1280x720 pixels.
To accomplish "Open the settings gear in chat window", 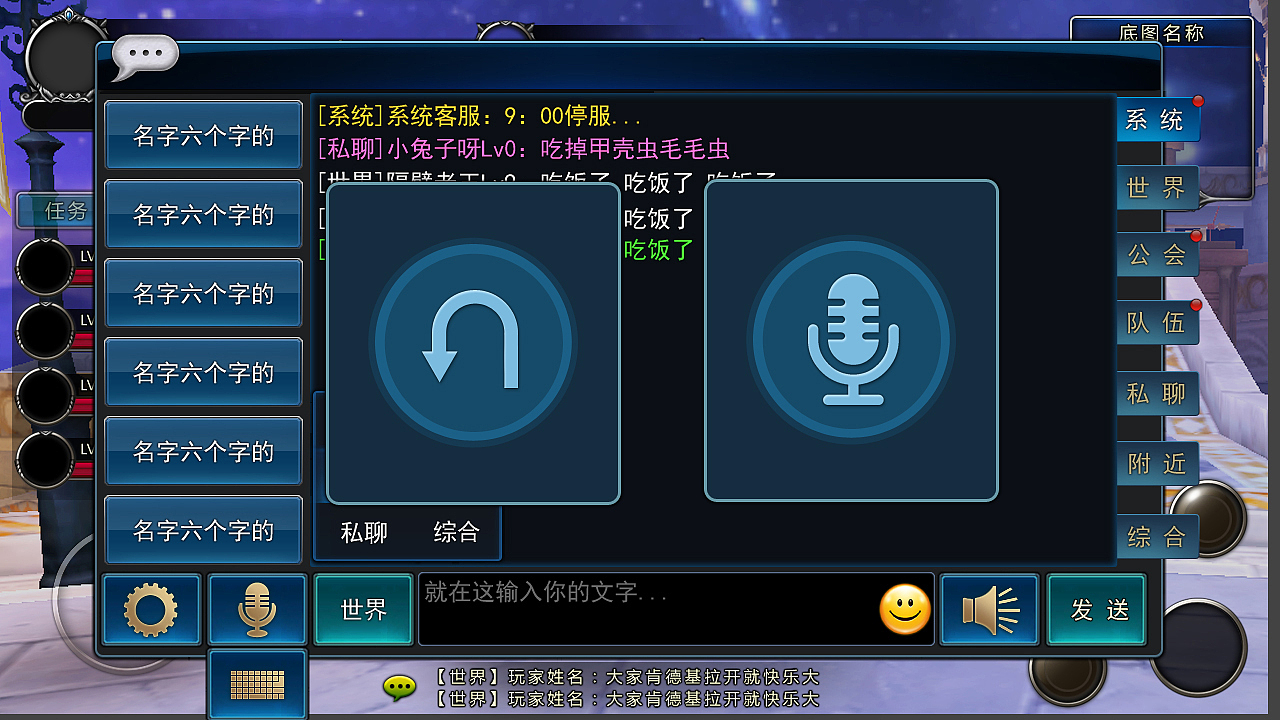I will pos(151,610).
